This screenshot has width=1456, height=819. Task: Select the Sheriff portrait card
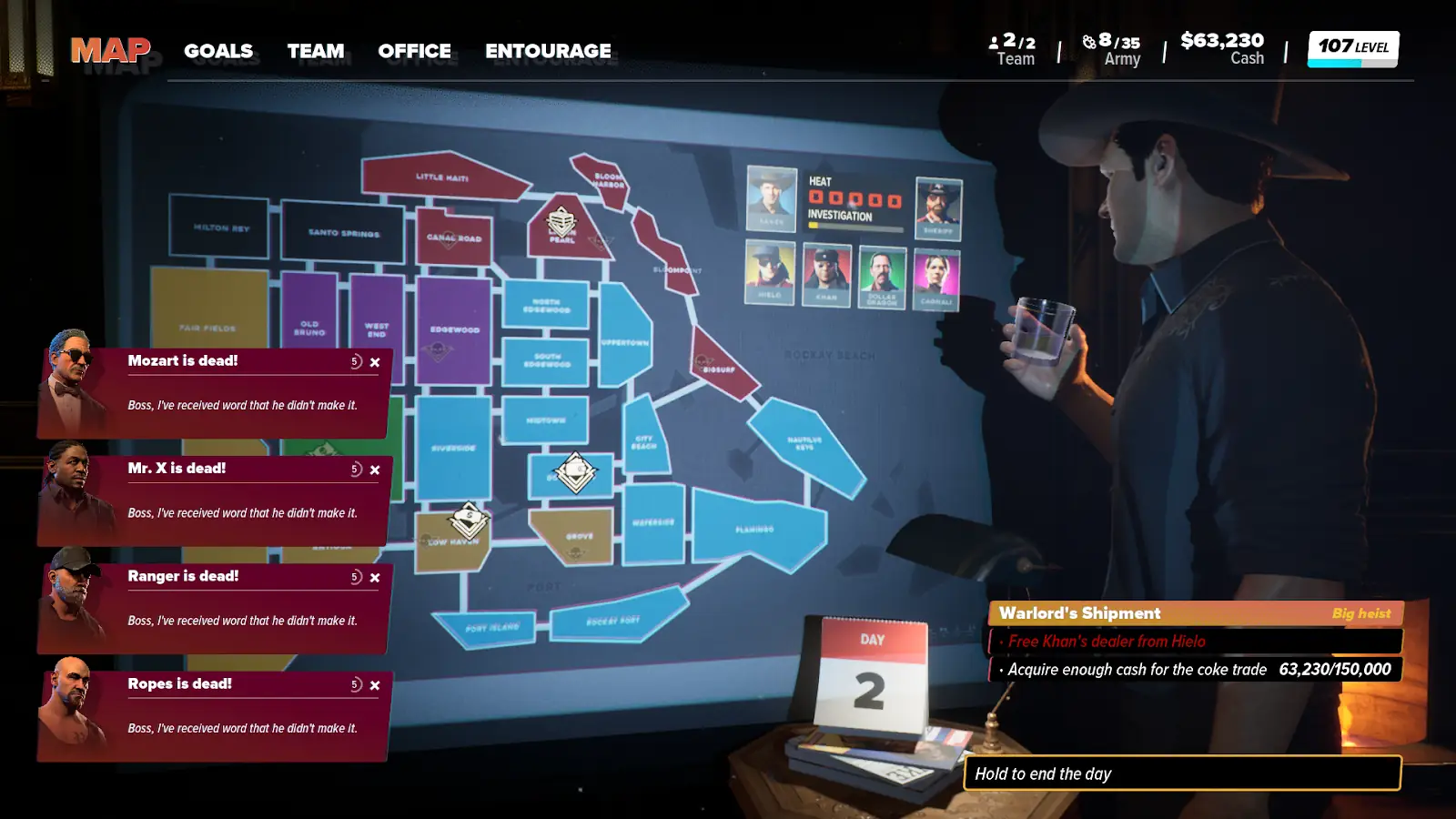point(938,208)
